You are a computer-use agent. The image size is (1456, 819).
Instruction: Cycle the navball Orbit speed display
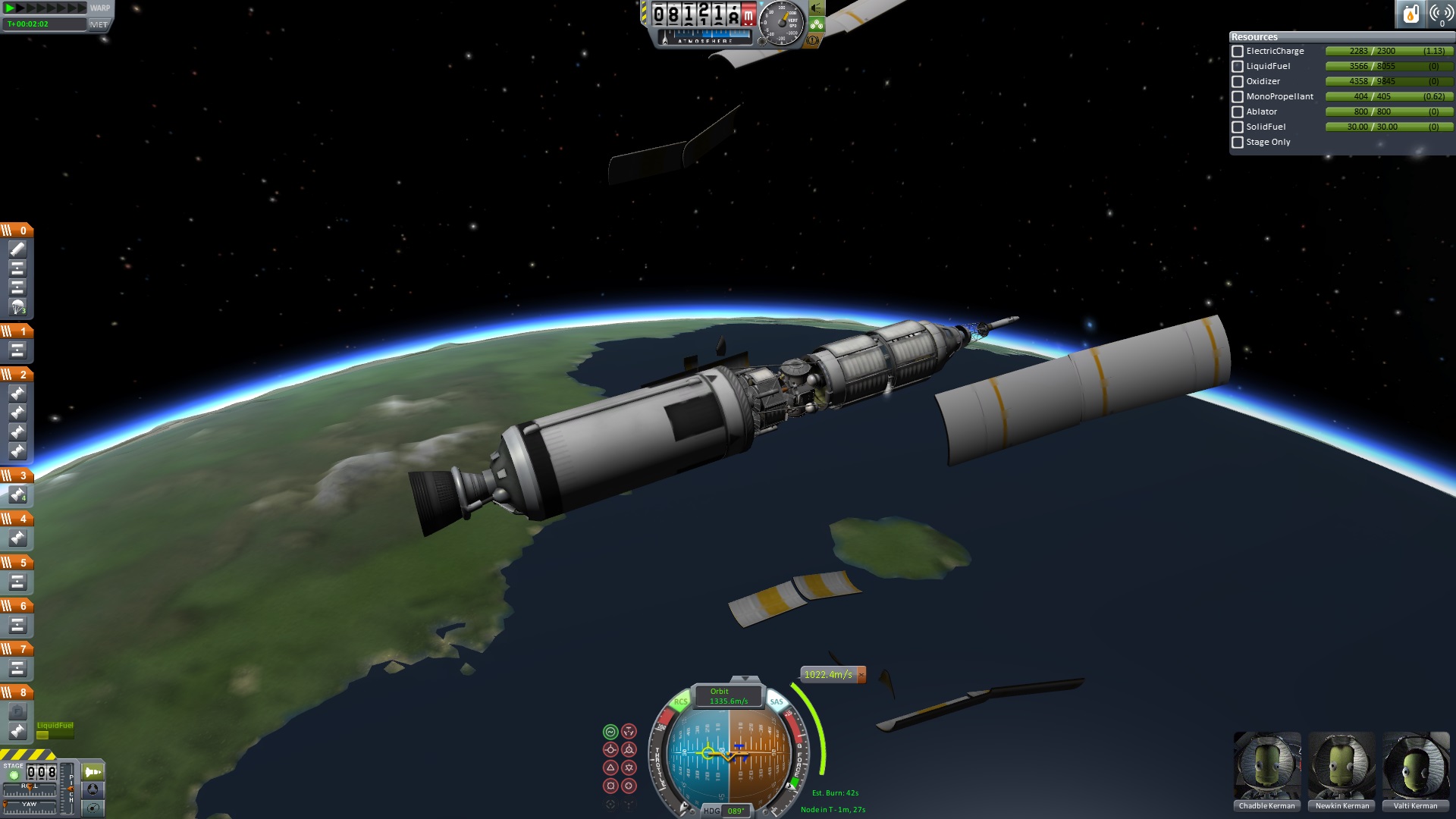click(728, 696)
